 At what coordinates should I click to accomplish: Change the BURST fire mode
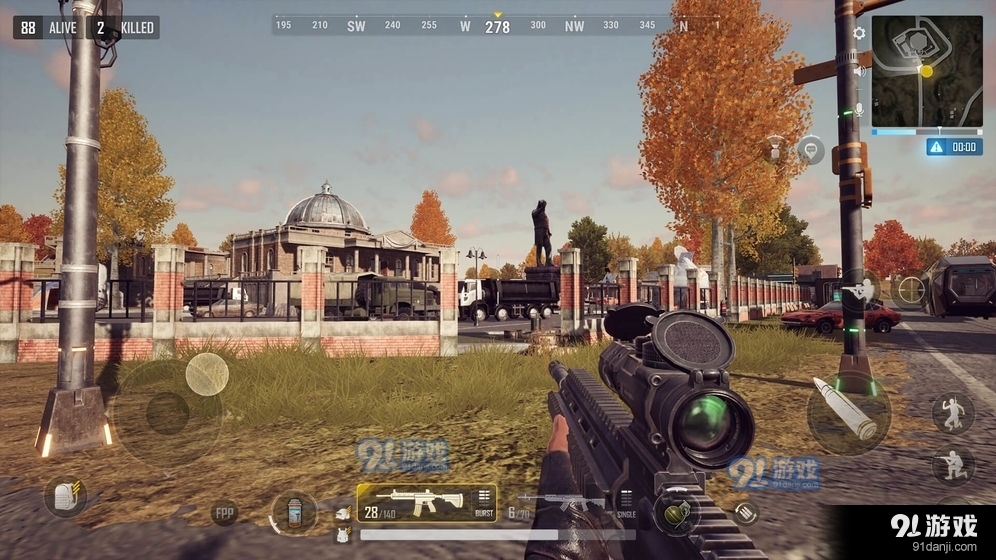click(x=484, y=503)
